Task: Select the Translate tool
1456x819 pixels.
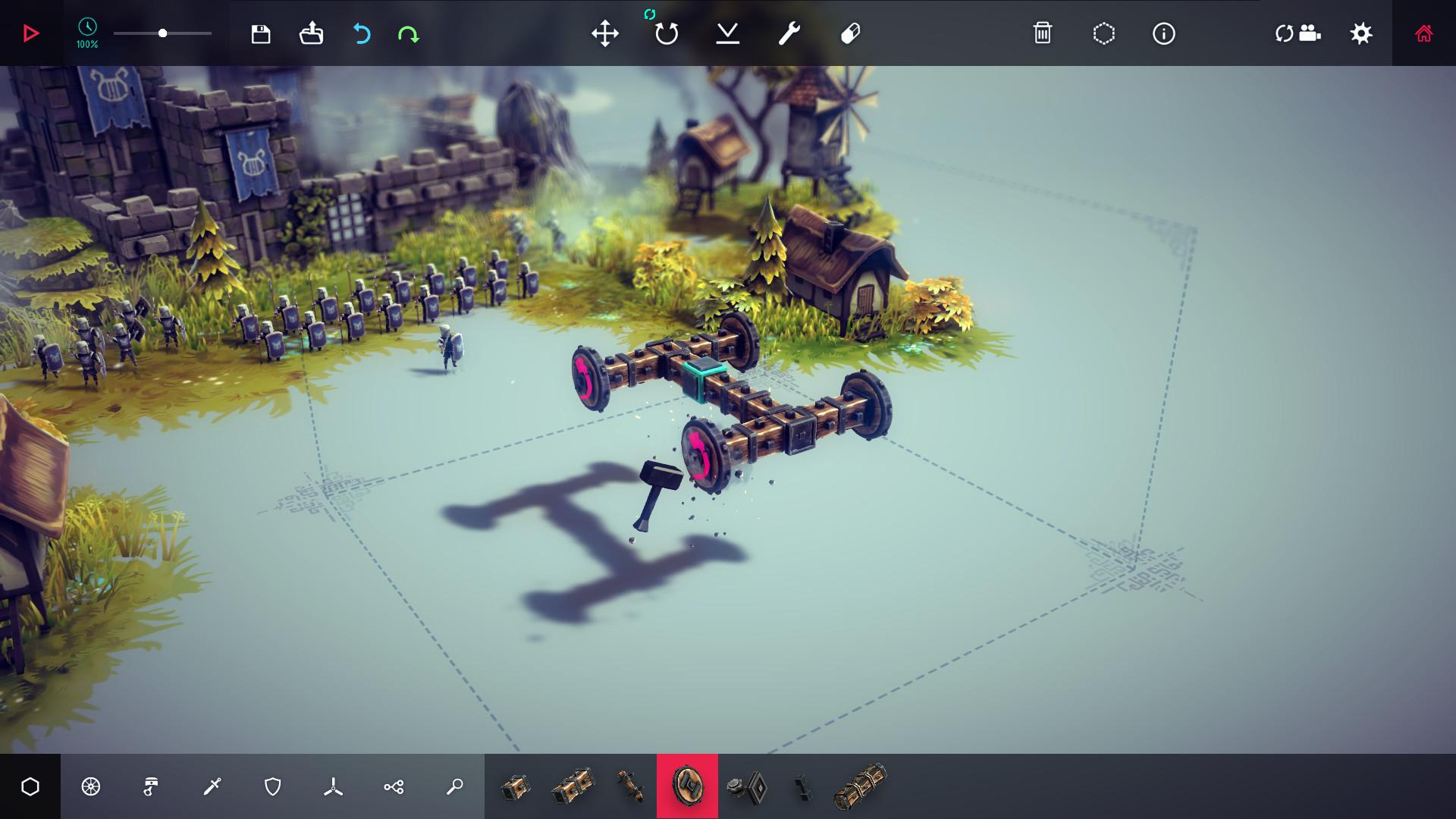Action: pos(605,33)
